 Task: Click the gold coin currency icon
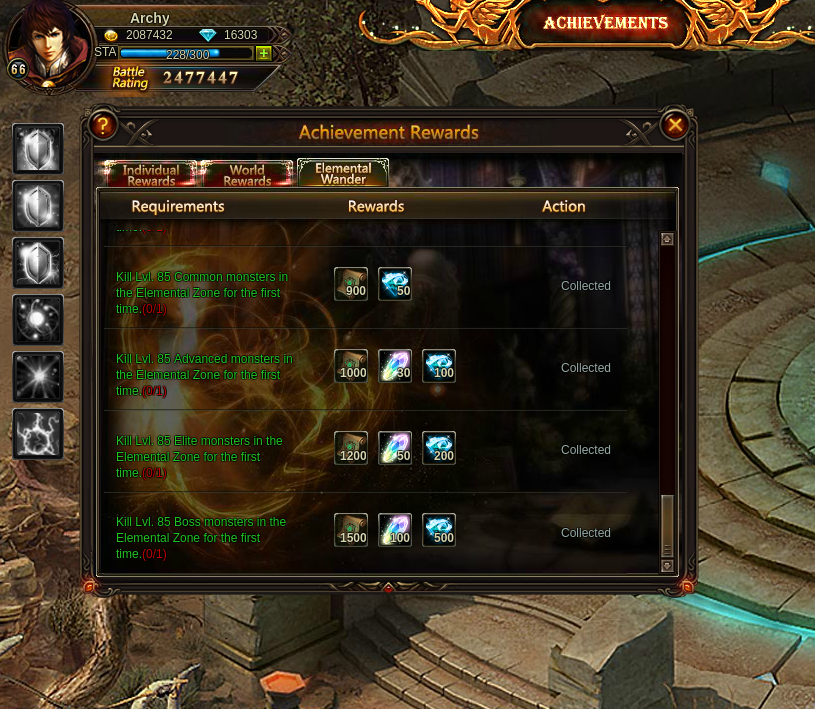coord(111,35)
